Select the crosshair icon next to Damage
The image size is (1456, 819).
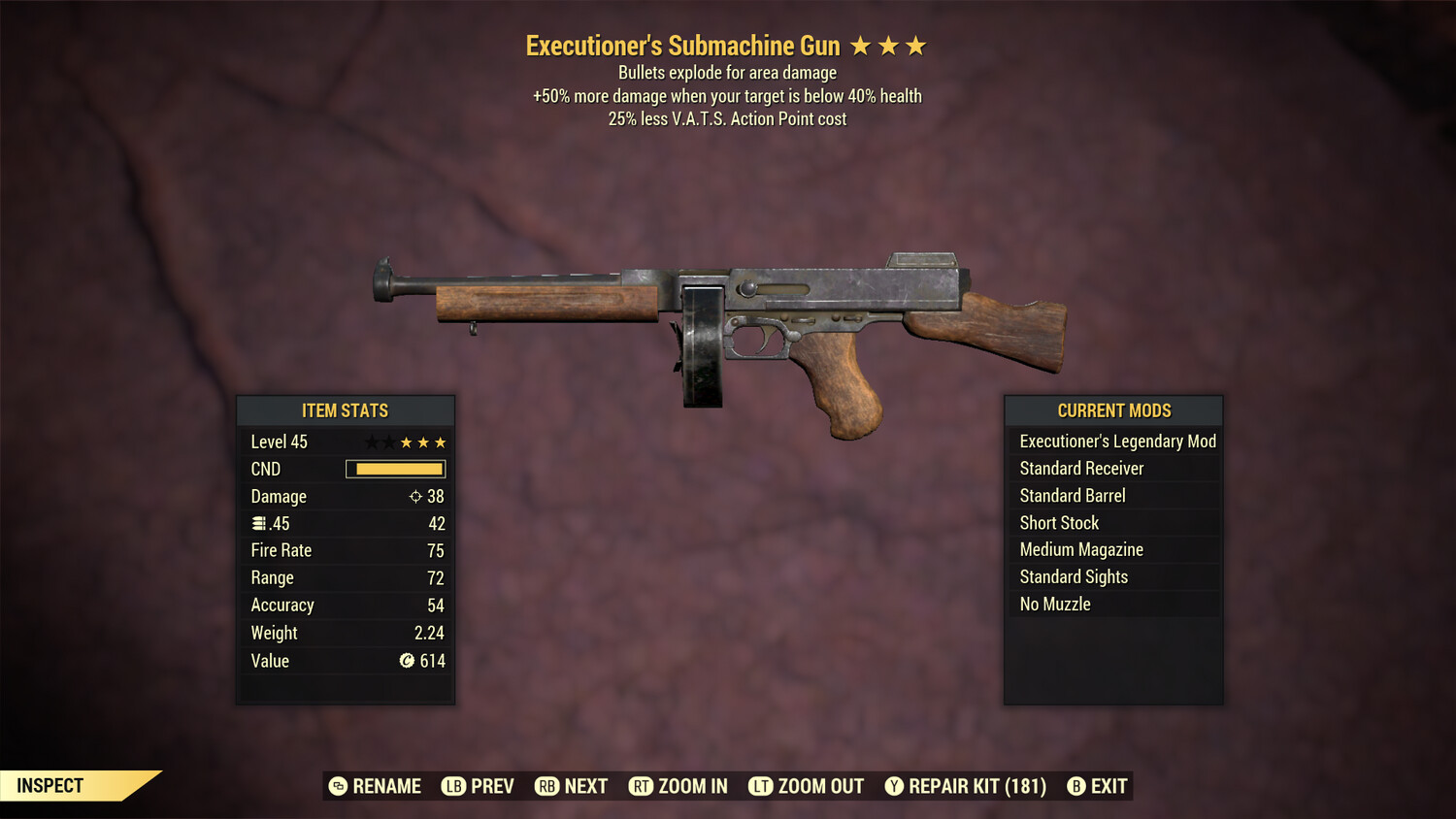point(416,496)
